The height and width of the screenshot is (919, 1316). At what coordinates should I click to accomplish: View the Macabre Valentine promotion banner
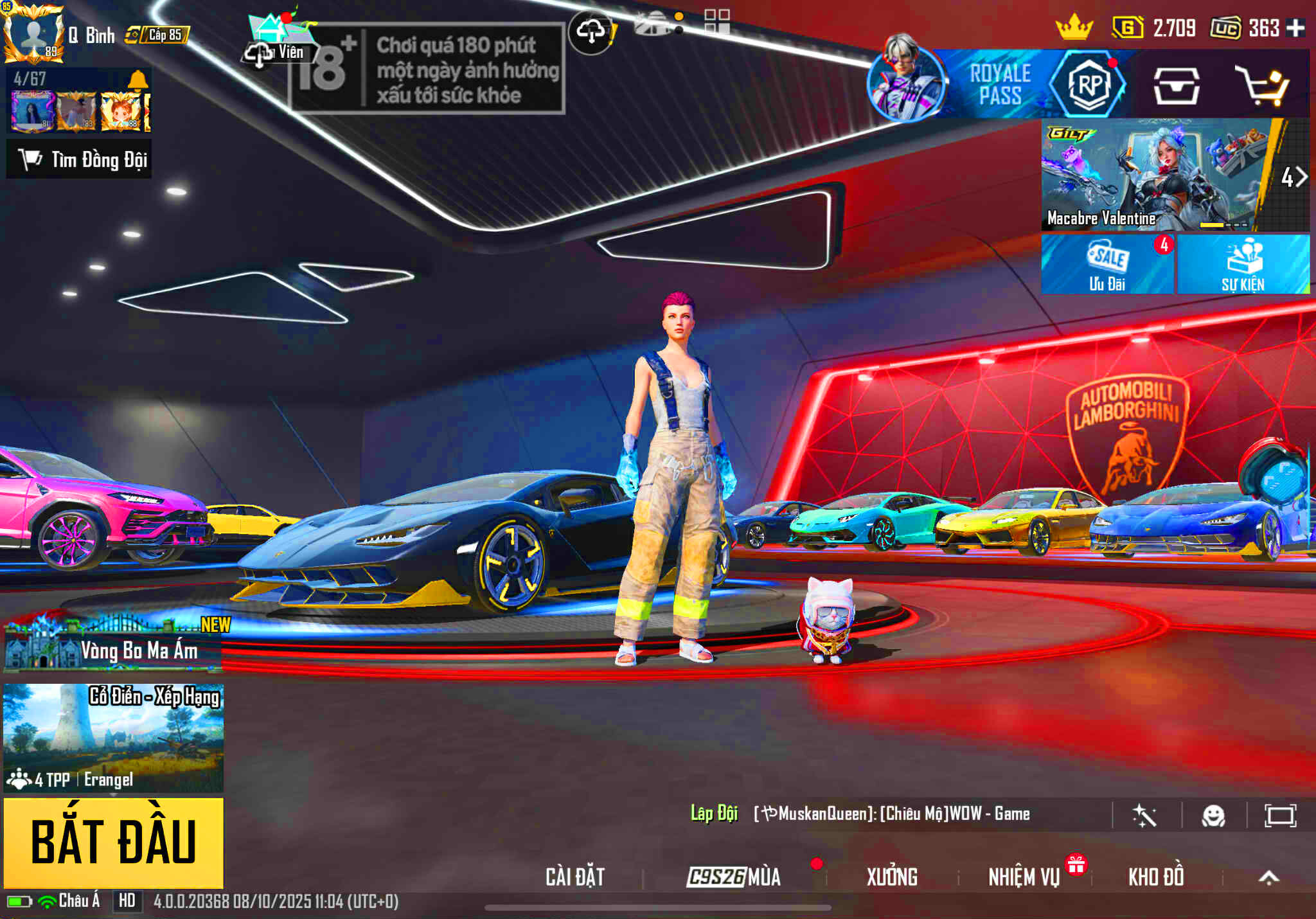1155,175
